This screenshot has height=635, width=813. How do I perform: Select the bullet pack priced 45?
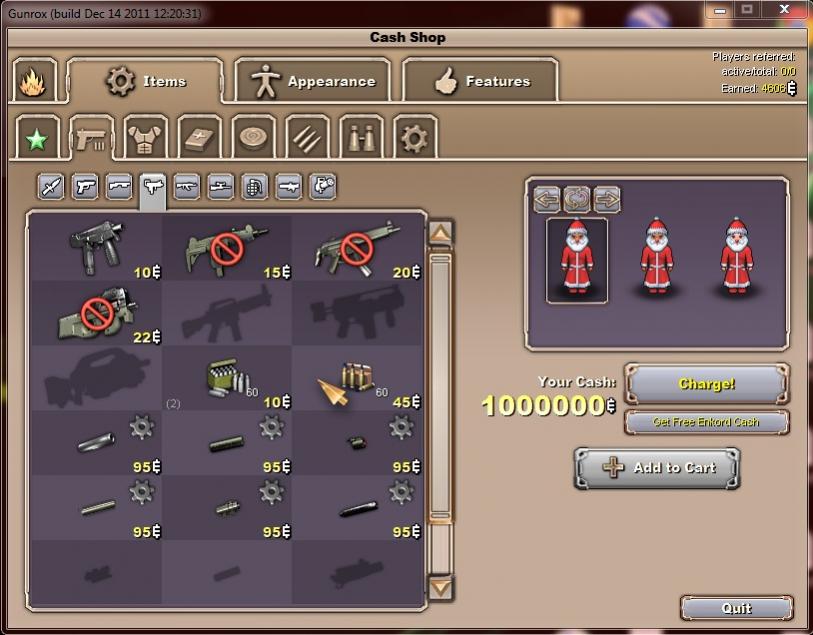pyautogui.click(x=355, y=378)
